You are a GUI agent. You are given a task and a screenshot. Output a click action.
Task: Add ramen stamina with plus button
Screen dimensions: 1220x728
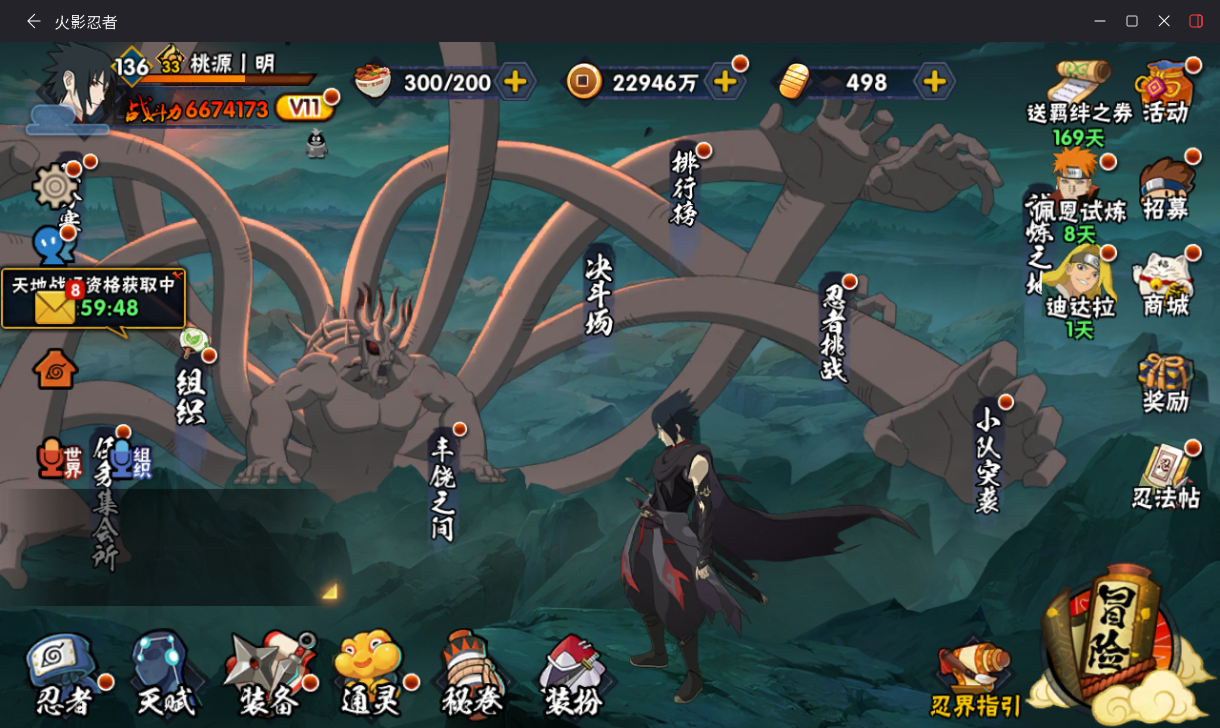515,82
